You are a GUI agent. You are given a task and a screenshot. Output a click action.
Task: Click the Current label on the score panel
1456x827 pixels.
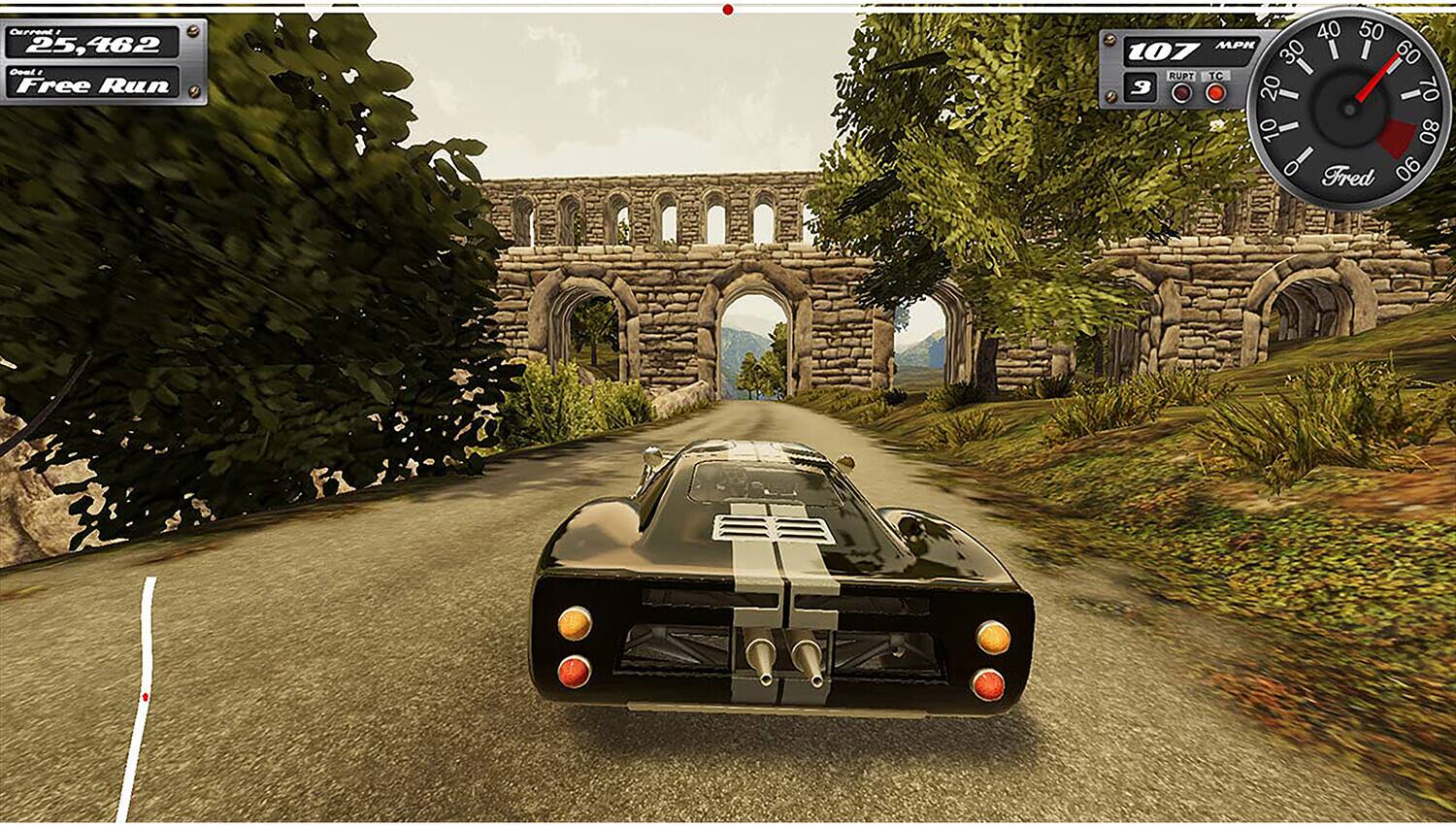[34, 30]
